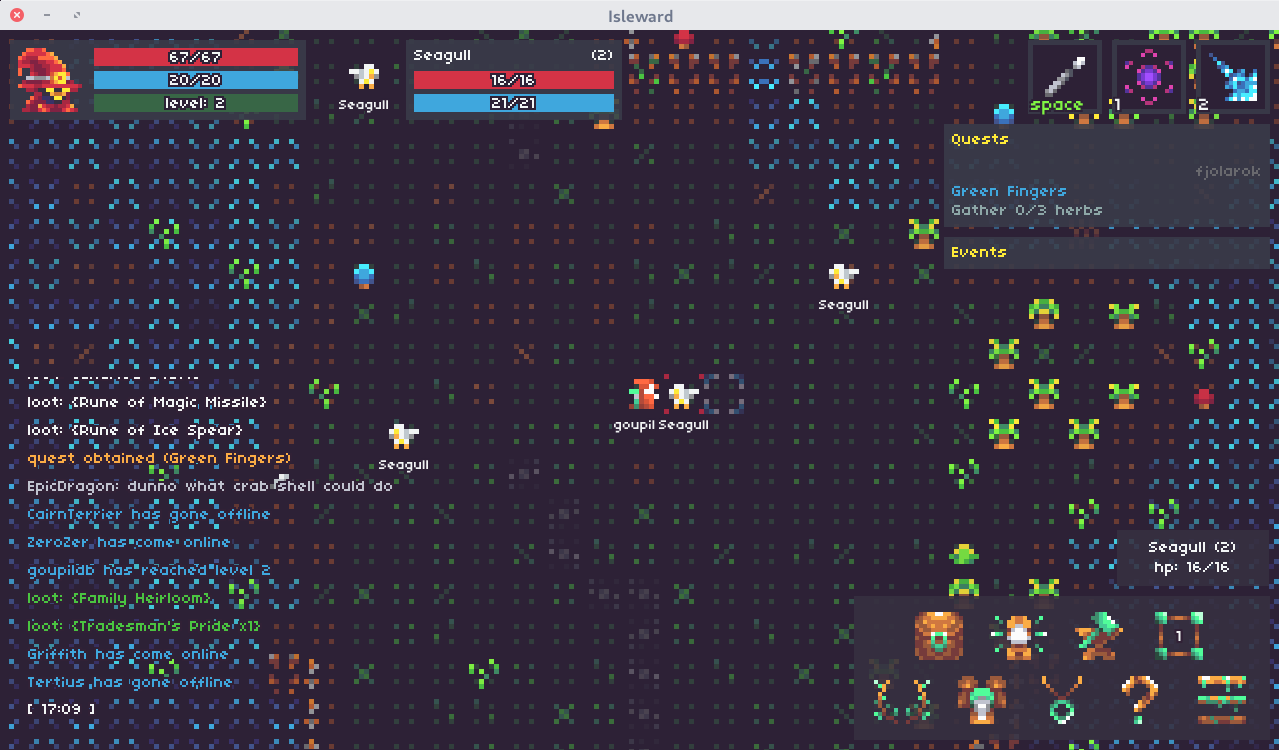Image resolution: width=1279 pixels, height=750 pixels.
Task: Click the red wizard character portrait
Action: click(x=46, y=79)
